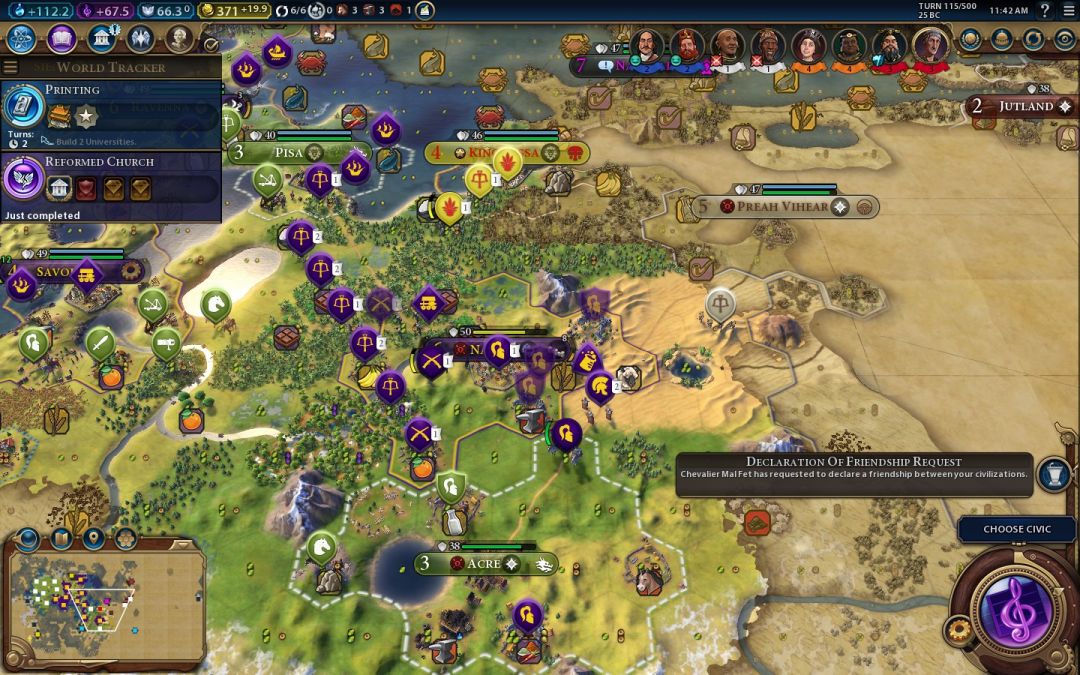Click the purple civic action orb

[1014, 607]
